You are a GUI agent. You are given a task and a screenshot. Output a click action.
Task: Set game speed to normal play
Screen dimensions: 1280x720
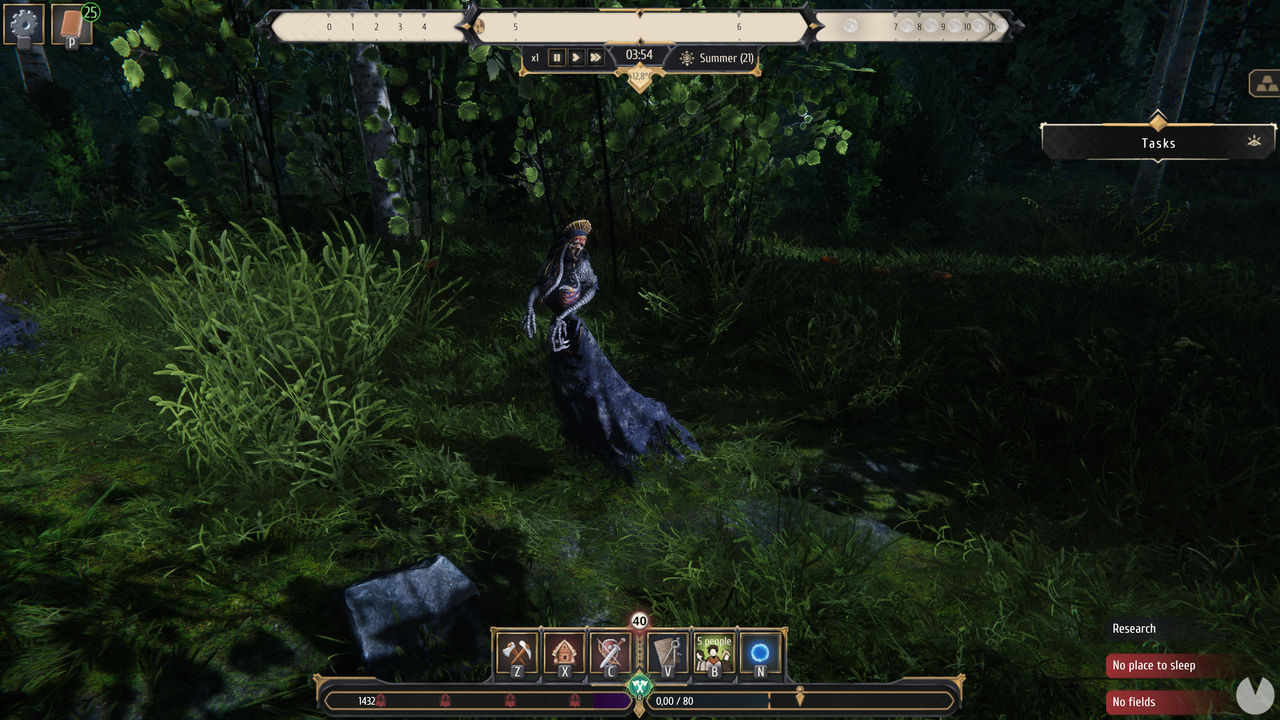tap(576, 58)
